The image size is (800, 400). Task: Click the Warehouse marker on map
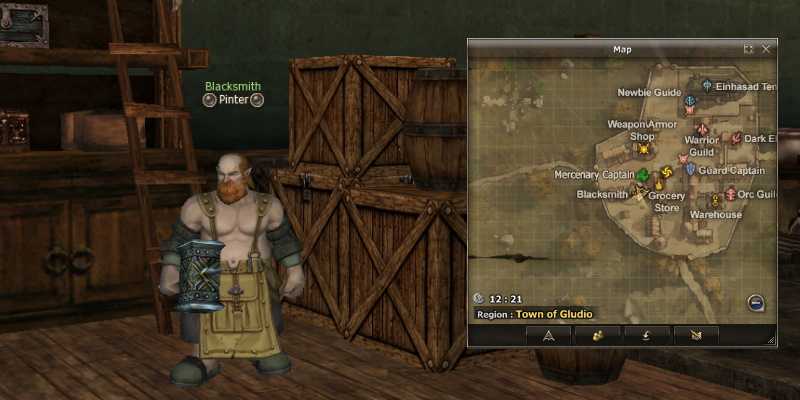(715, 201)
